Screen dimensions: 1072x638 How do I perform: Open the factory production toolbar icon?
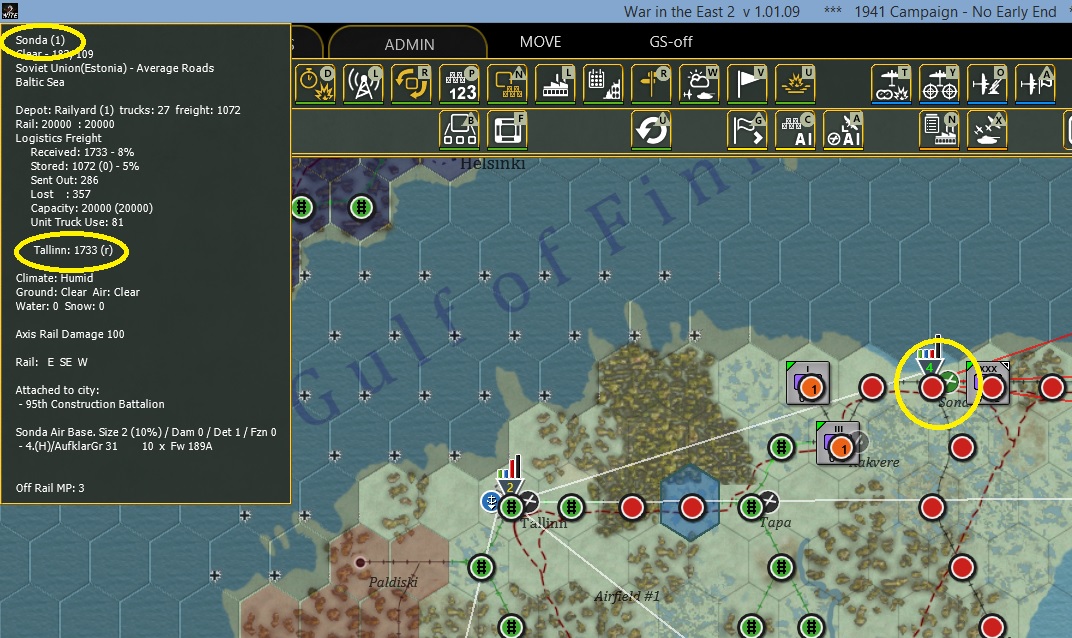pos(555,83)
